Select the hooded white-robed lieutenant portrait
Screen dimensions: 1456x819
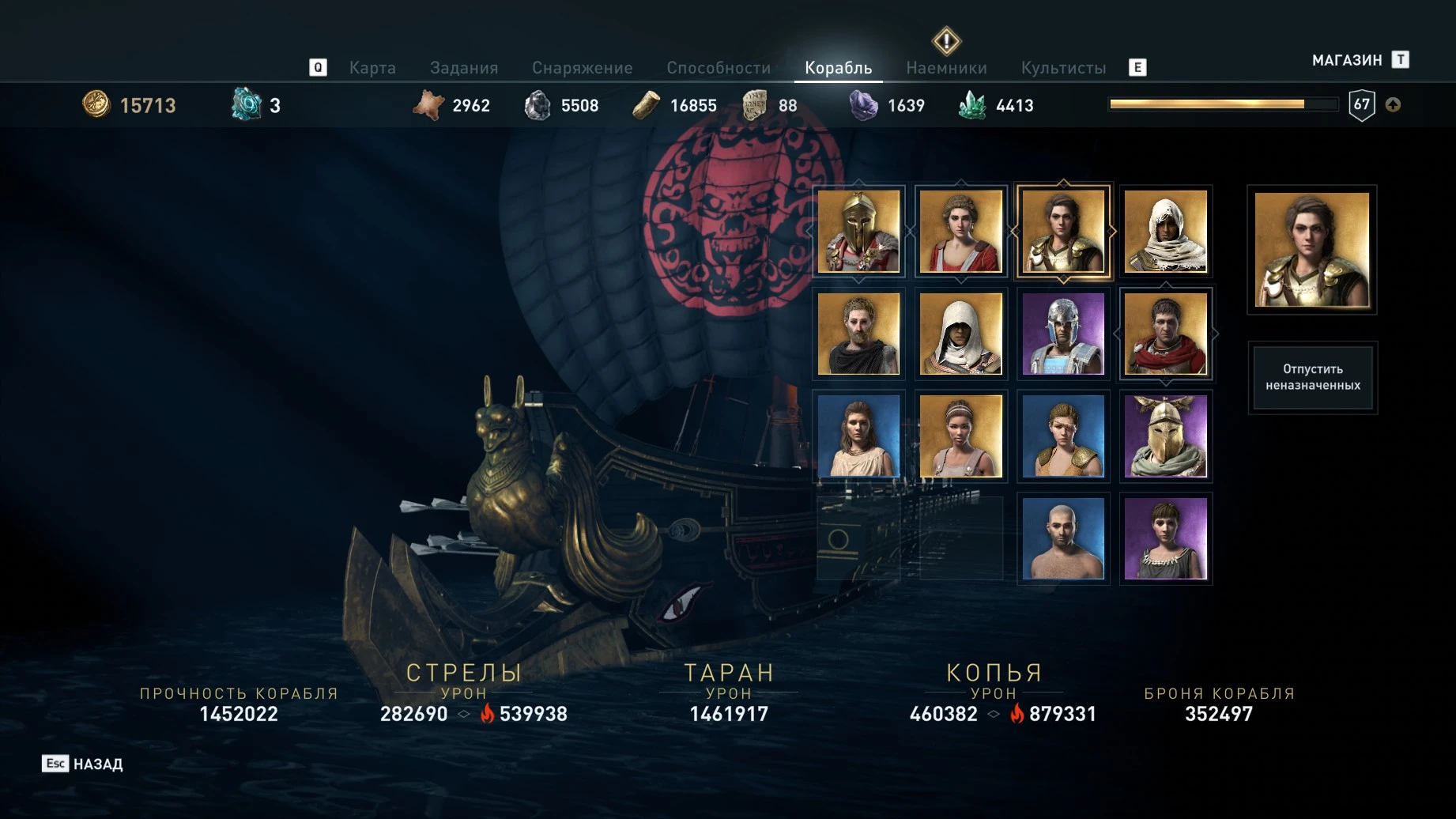click(1166, 232)
